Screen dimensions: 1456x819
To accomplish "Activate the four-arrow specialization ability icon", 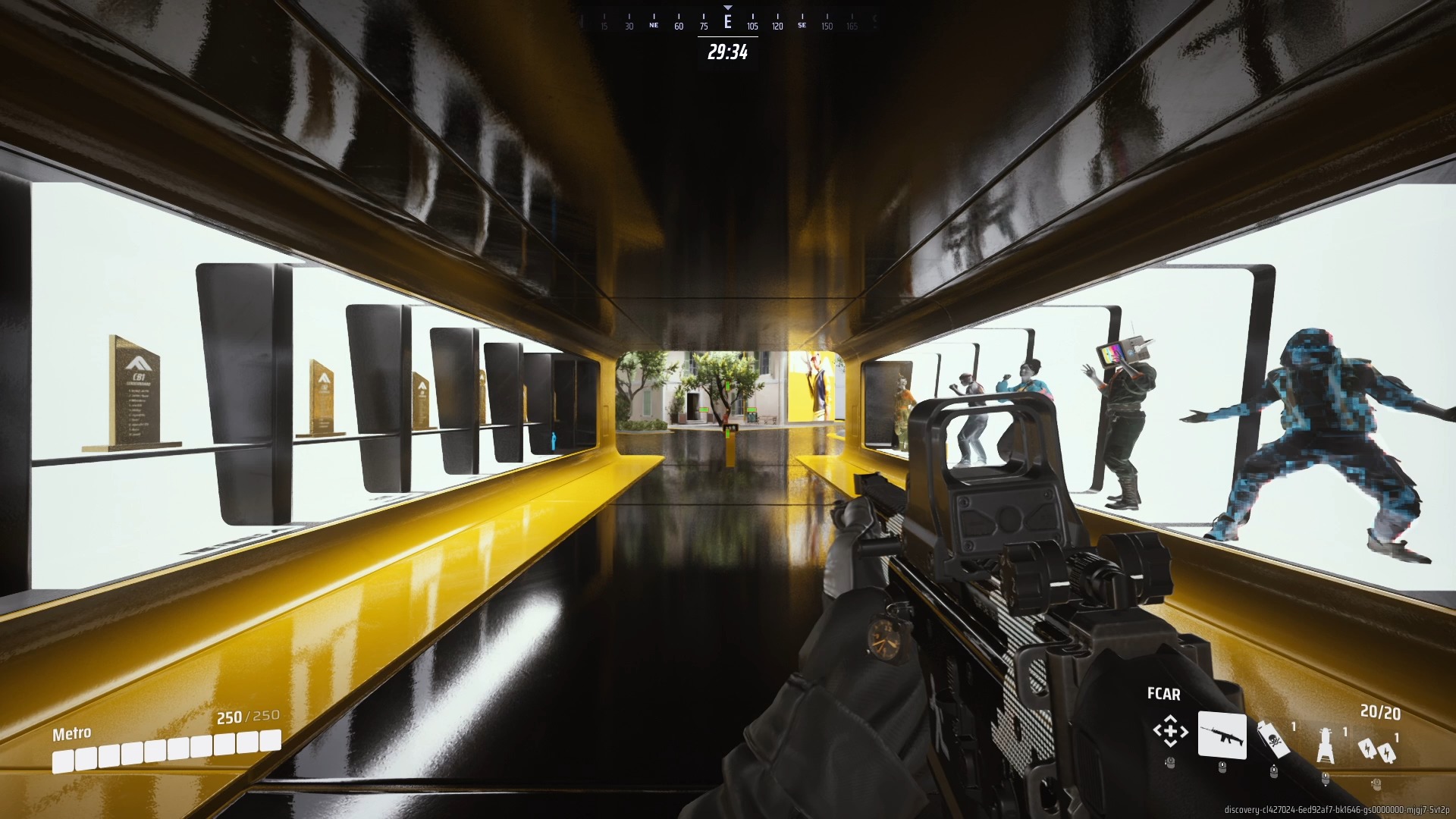I will click(1170, 731).
